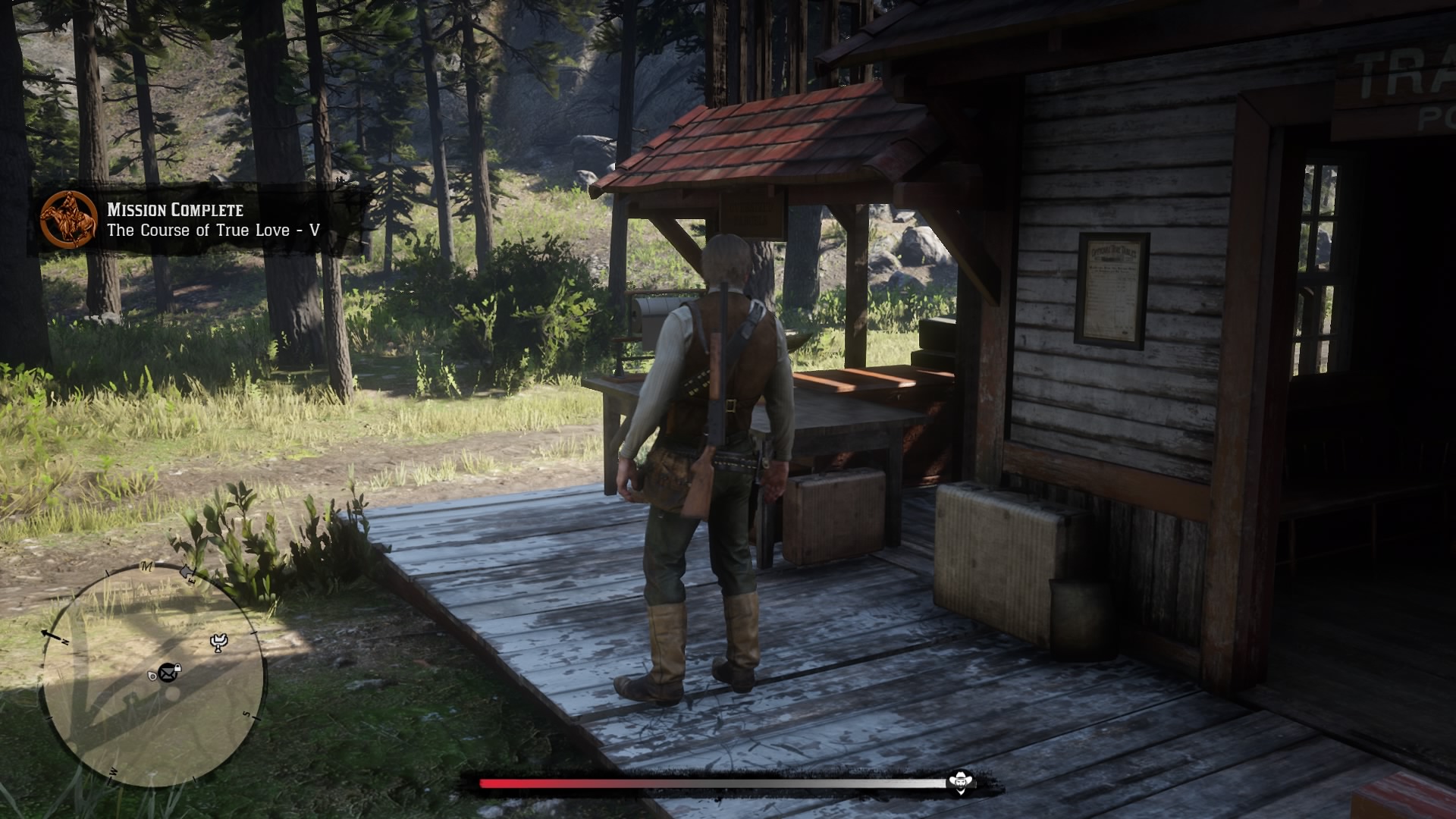Image resolution: width=1456 pixels, height=819 pixels.
Task: Click the white waypoint blip near the envelope marker
Action: coord(153,676)
